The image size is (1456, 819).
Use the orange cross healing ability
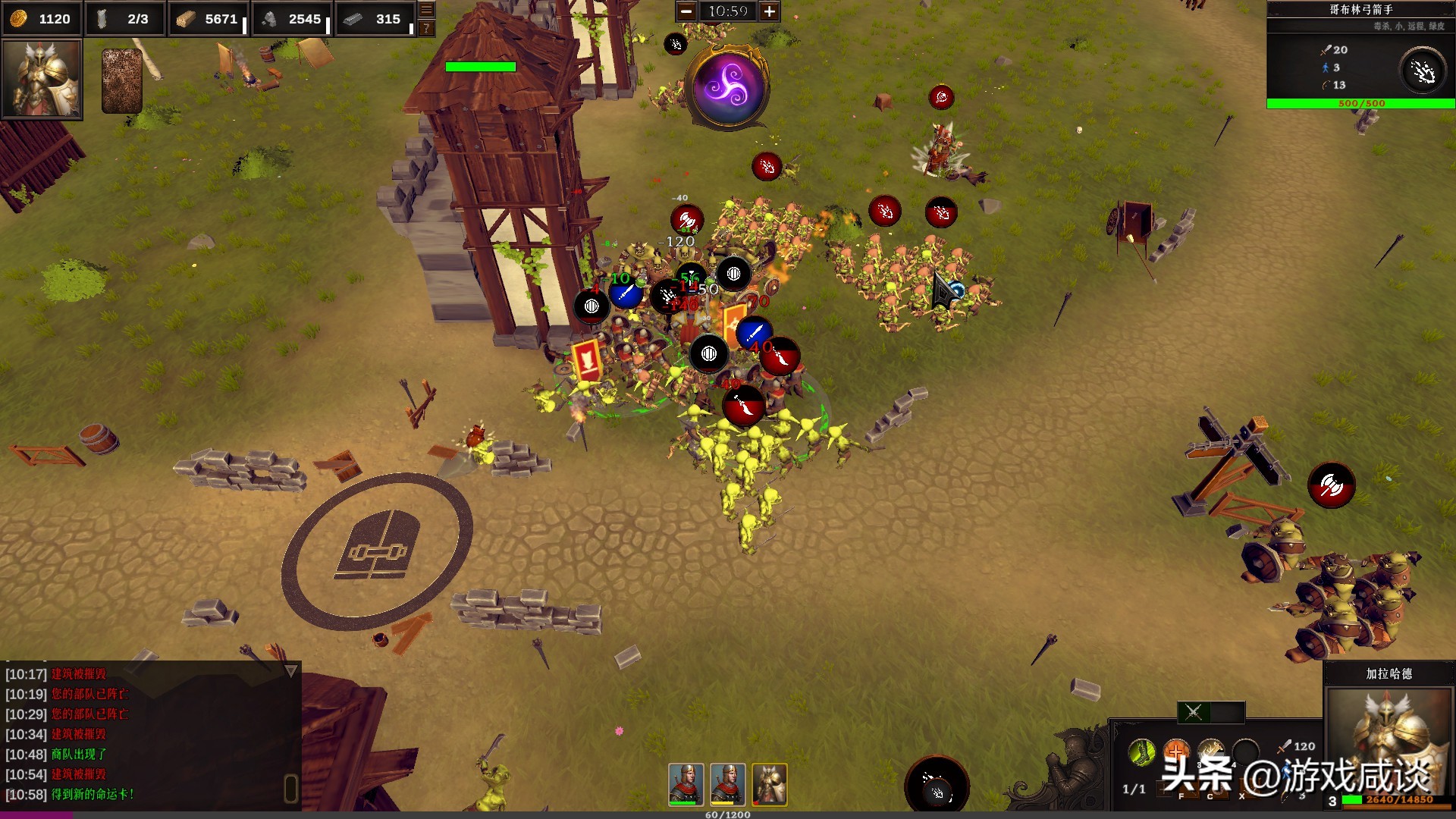coord(1175,752)
